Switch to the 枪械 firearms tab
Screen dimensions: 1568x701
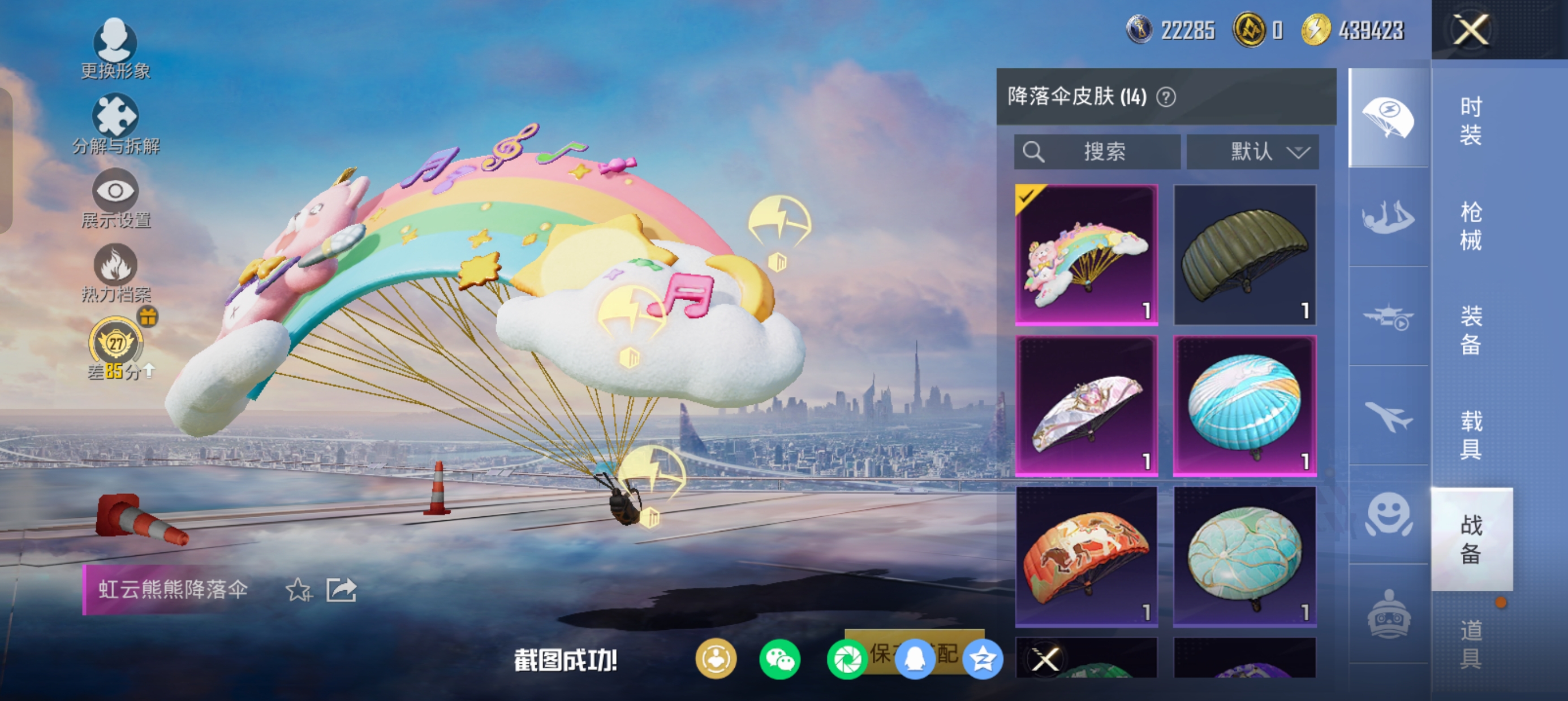pyautogui.click(x=1471, y=226)
